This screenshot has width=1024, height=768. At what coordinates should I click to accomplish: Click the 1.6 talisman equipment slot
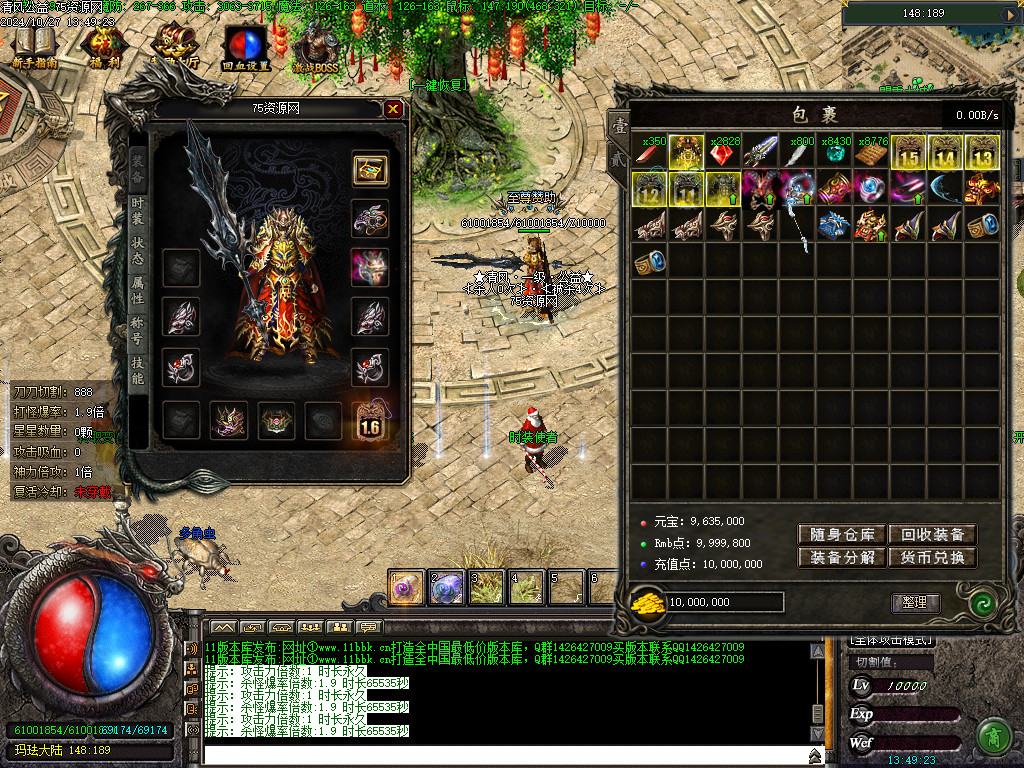(370, 421)
